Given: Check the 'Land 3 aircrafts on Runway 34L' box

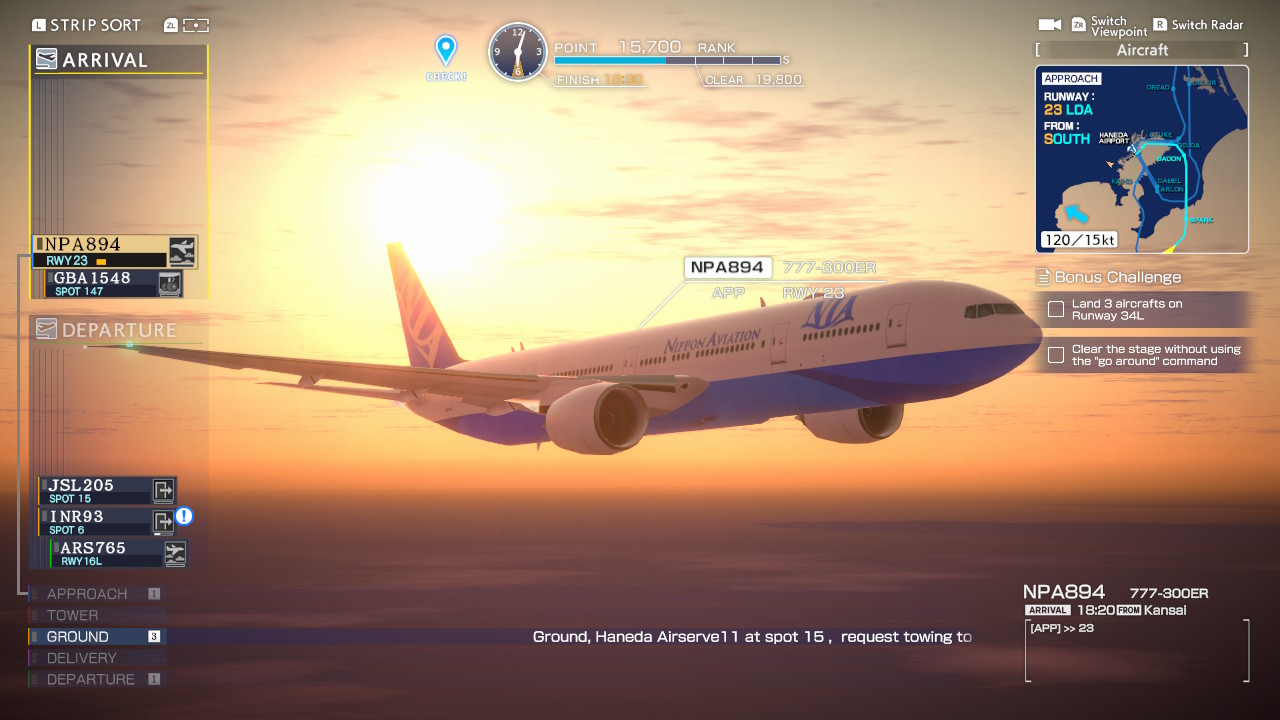Looking at the screenshot, I should tap(1055, 310).
